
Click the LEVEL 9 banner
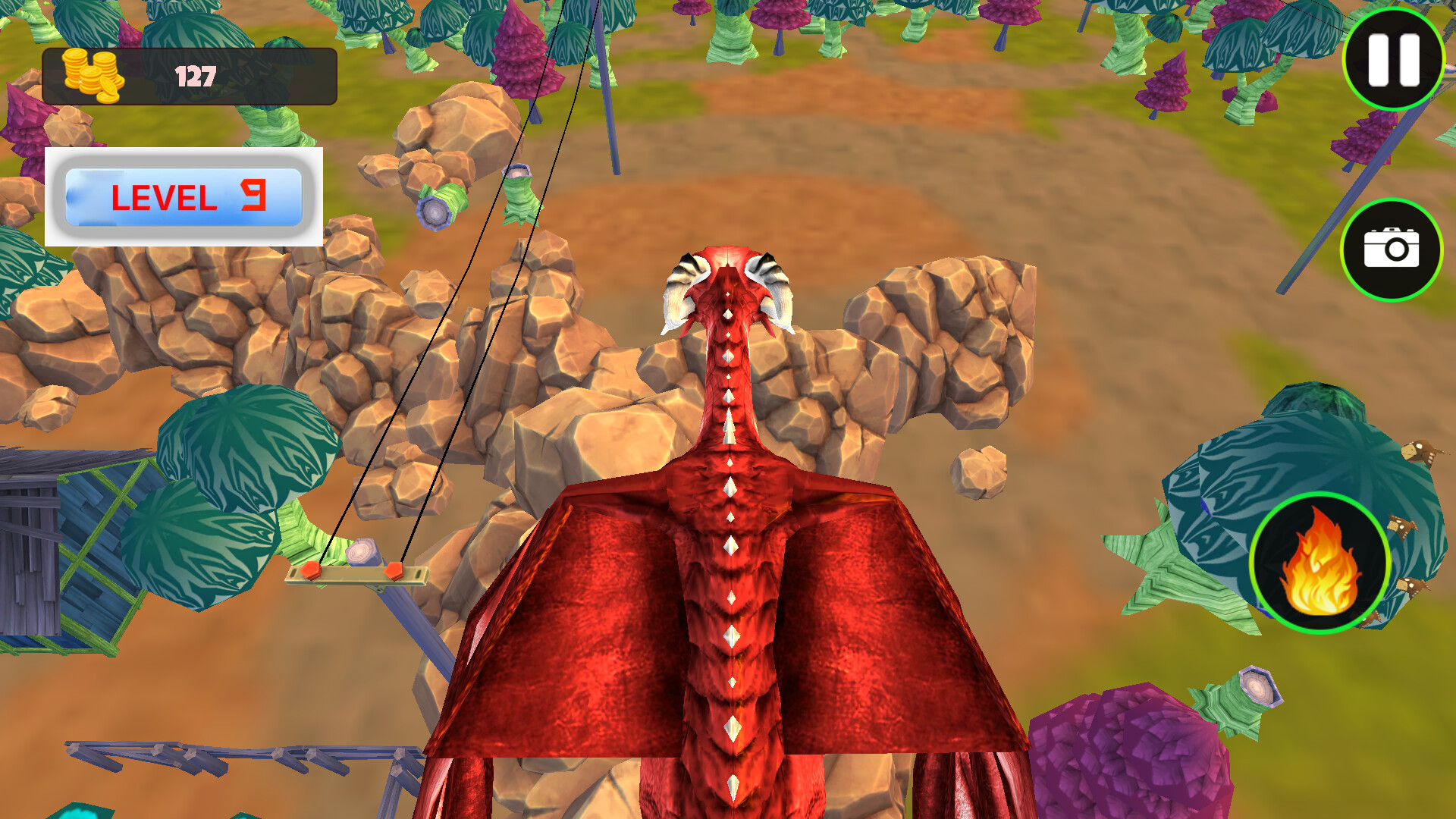coord(184,196)
